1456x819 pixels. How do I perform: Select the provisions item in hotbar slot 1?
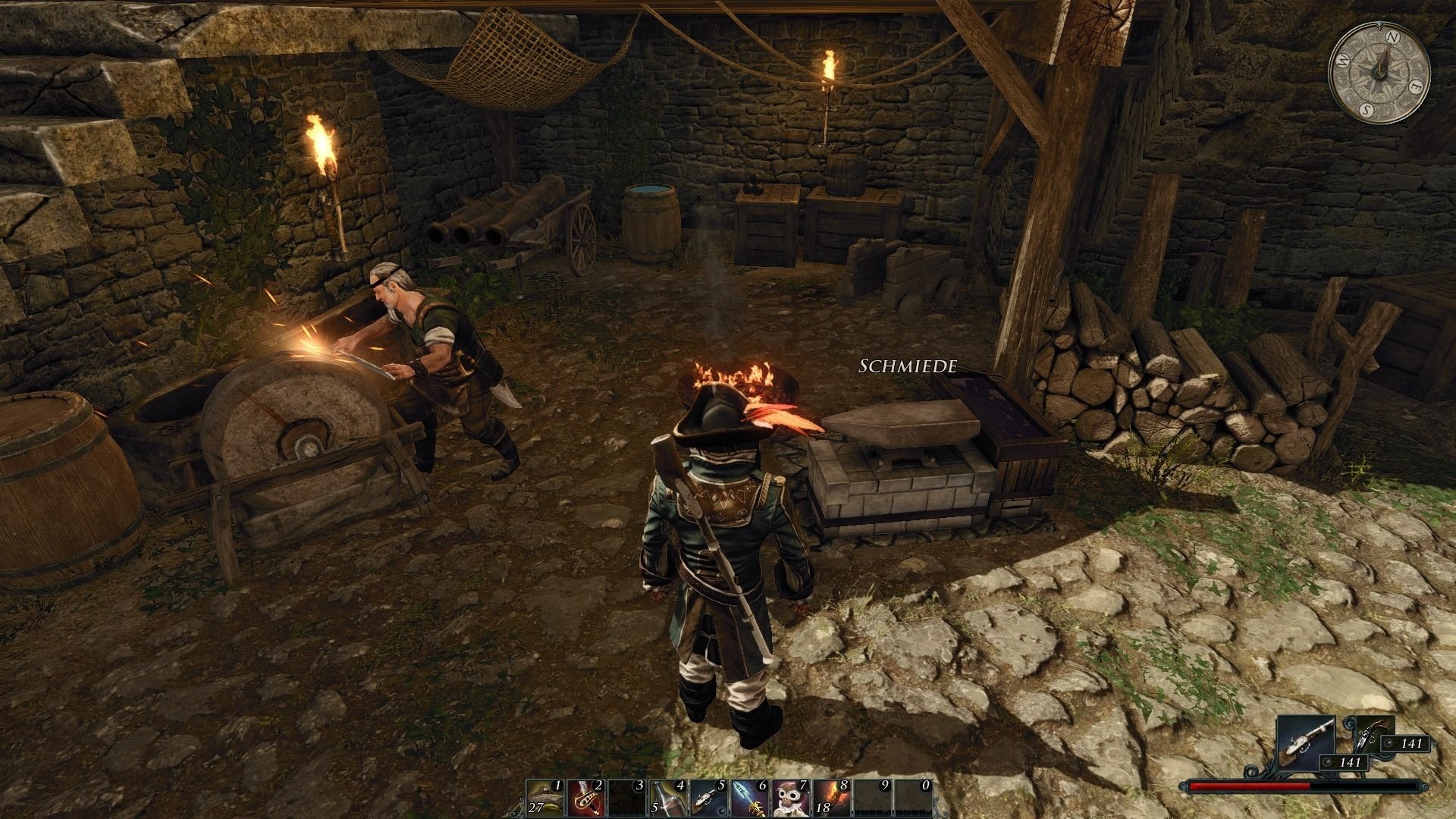[x=544, y=796]
